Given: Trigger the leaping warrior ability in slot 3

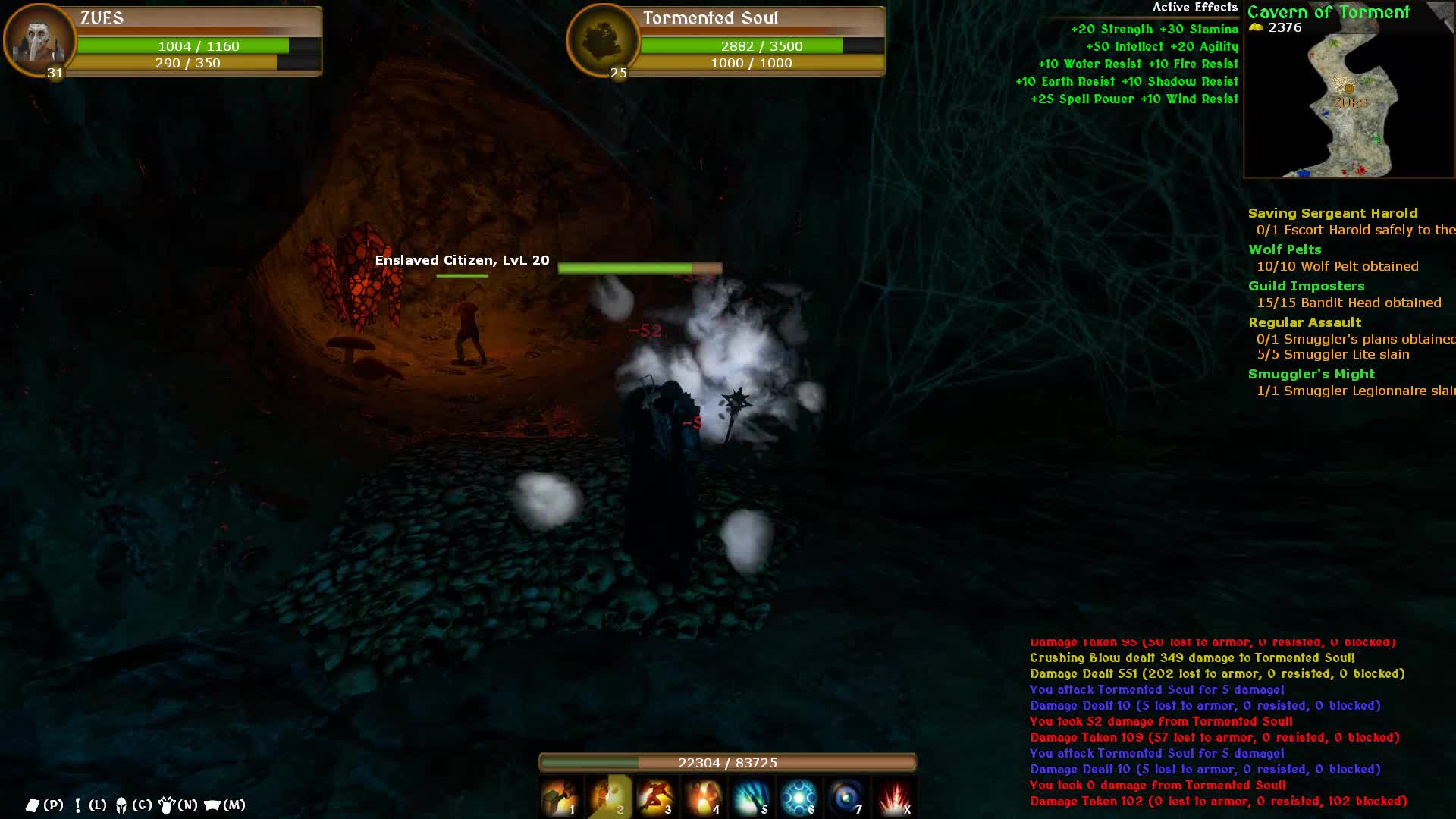Looking at the screenshot, I should [656, 797].
